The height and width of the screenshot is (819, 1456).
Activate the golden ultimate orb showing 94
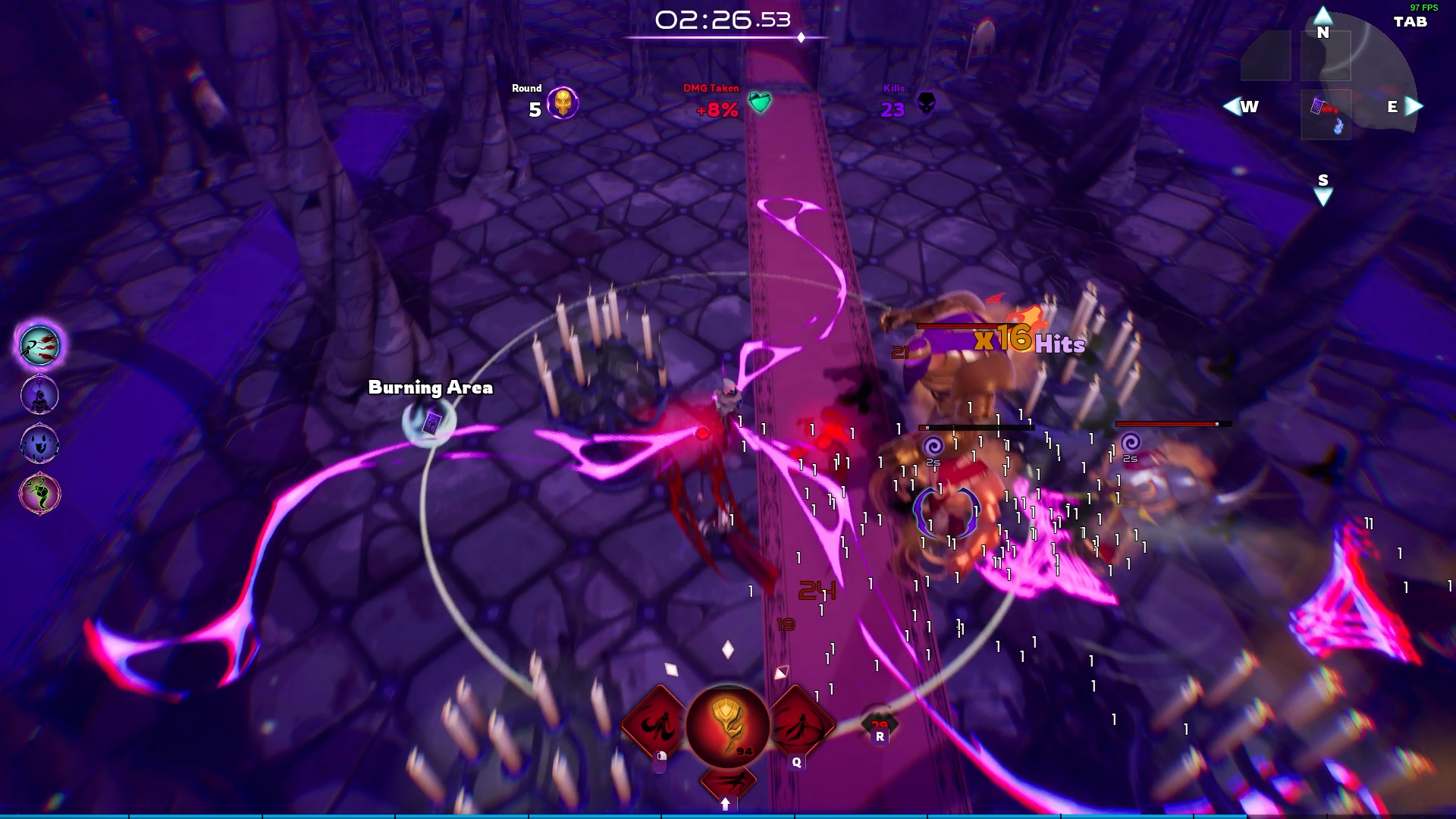click(x=726, y=726)
